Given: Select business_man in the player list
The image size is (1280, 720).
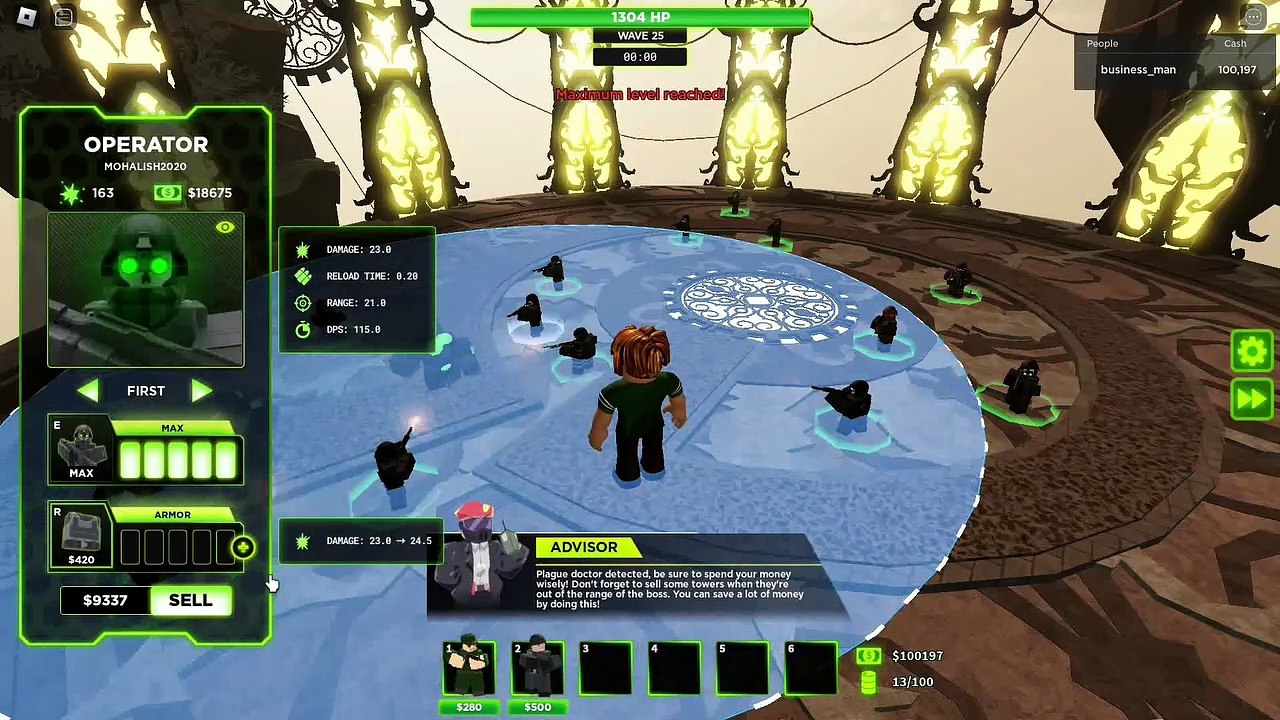Looking at the screenshot, I should [1138, 70].
